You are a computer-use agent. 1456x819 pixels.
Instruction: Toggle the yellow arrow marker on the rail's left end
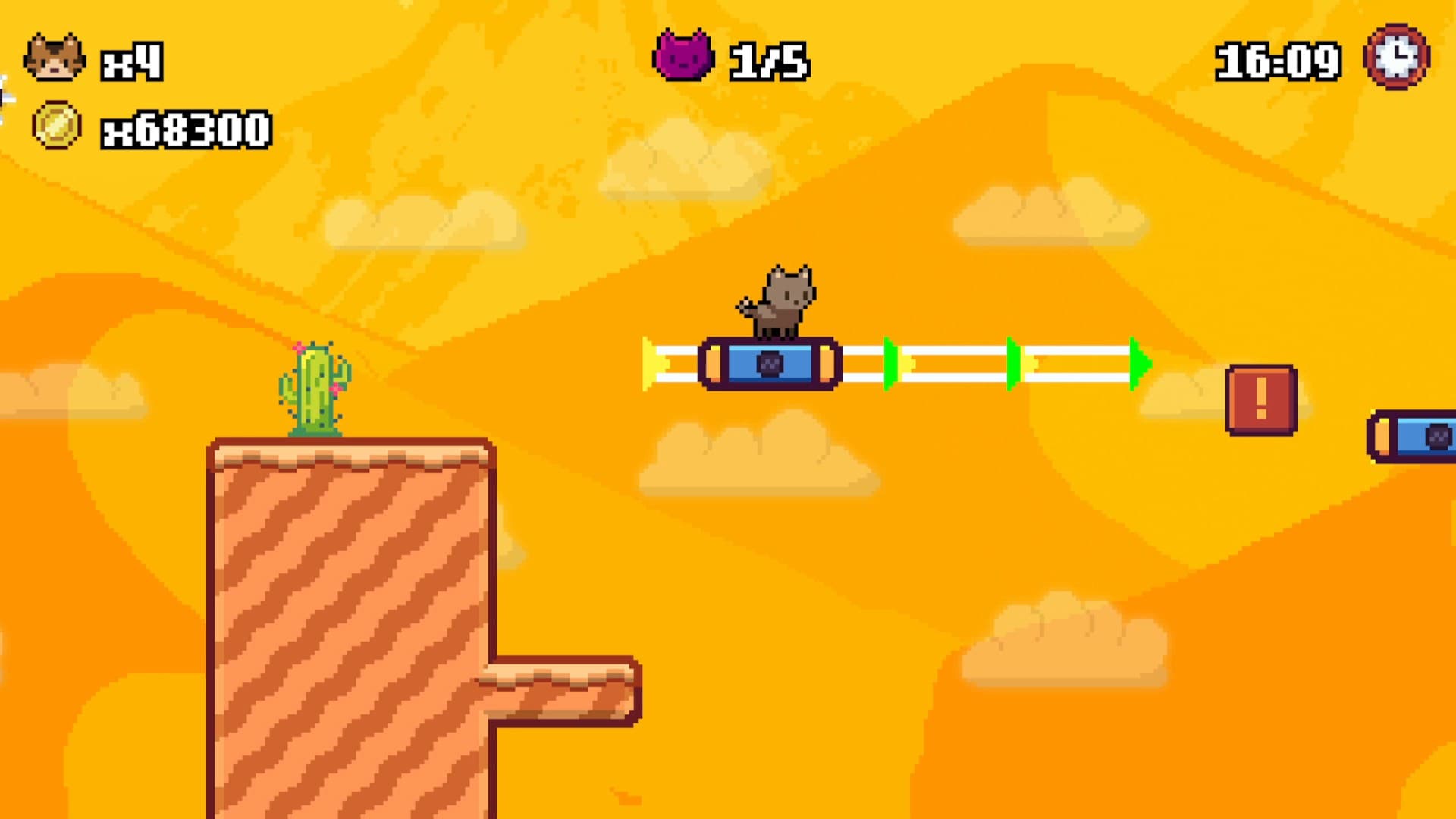(651, 364)
